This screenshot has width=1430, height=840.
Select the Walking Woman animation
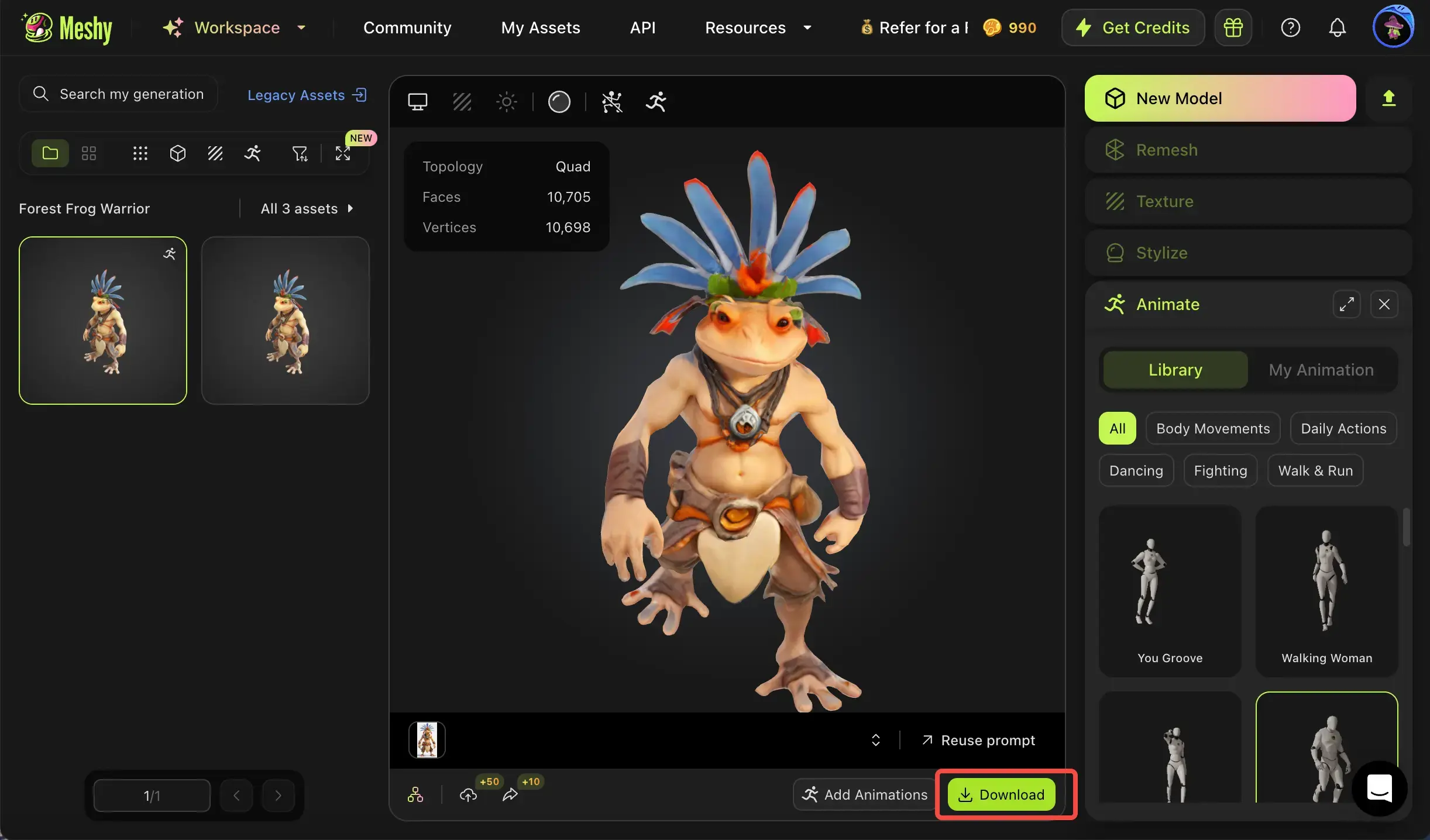[x=1326, y=591]
